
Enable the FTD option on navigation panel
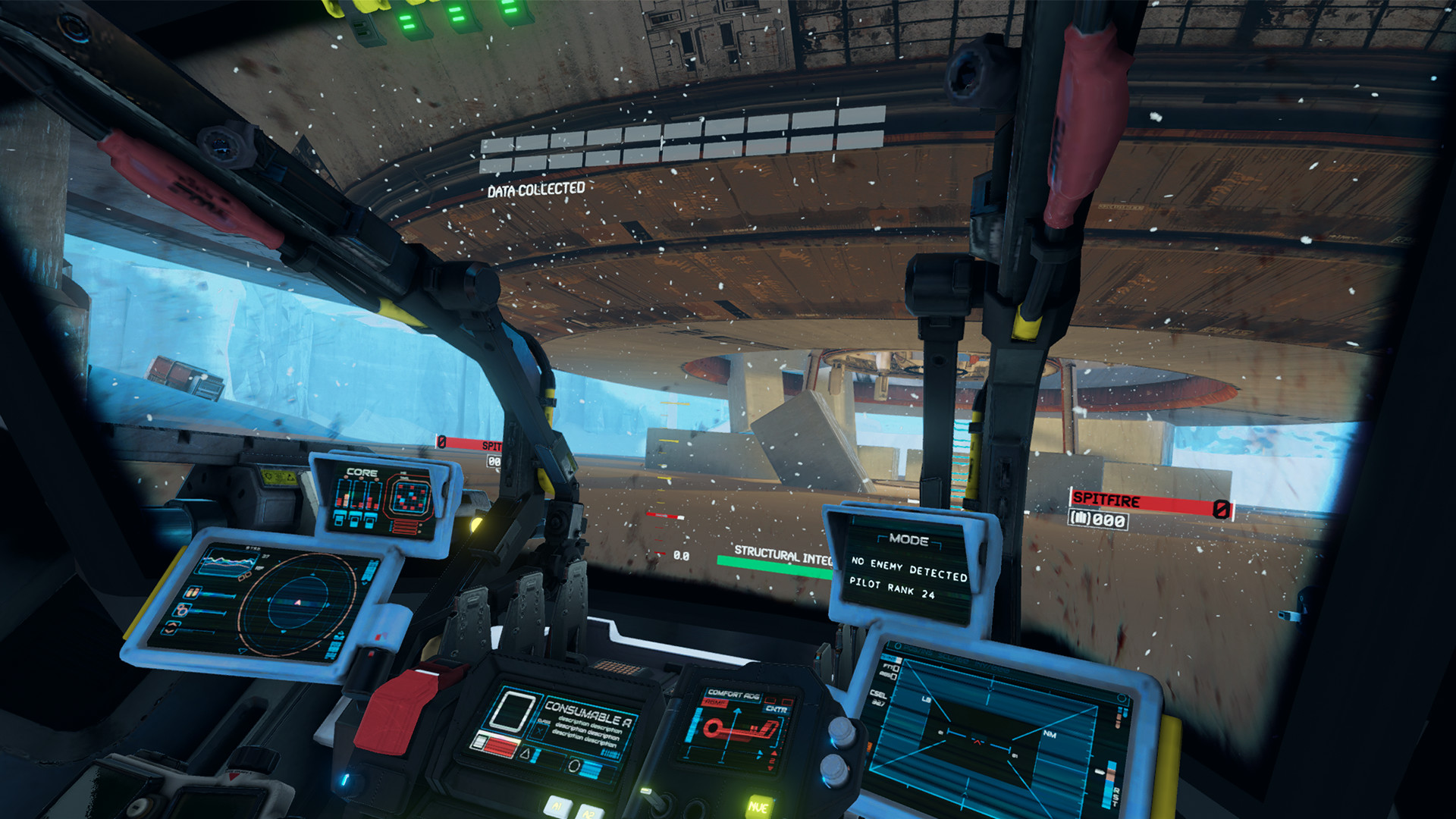(x=889, y=668)
